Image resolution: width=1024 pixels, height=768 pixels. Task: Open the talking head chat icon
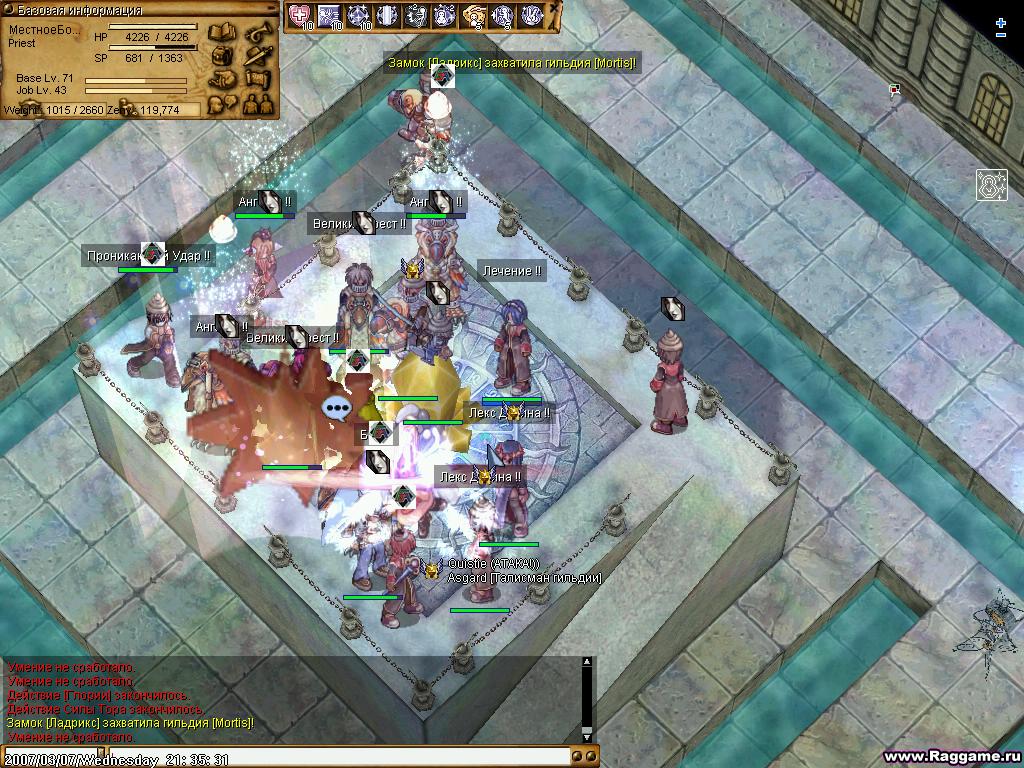pos(223,102)
